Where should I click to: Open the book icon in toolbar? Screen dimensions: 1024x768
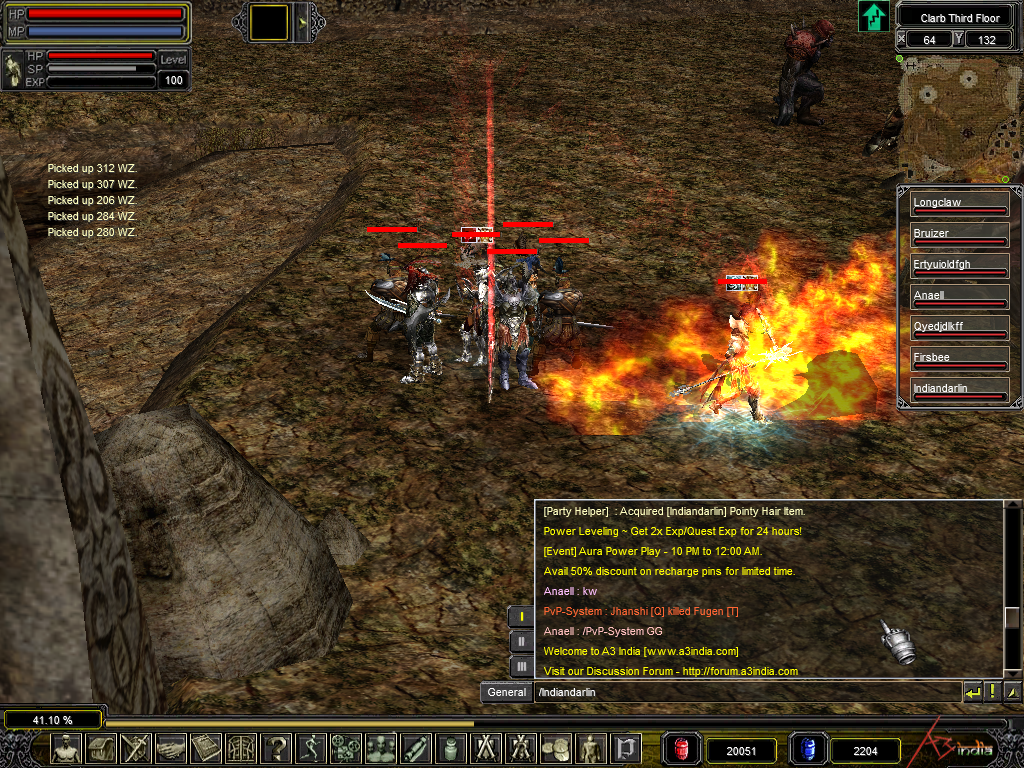(206, 748)
